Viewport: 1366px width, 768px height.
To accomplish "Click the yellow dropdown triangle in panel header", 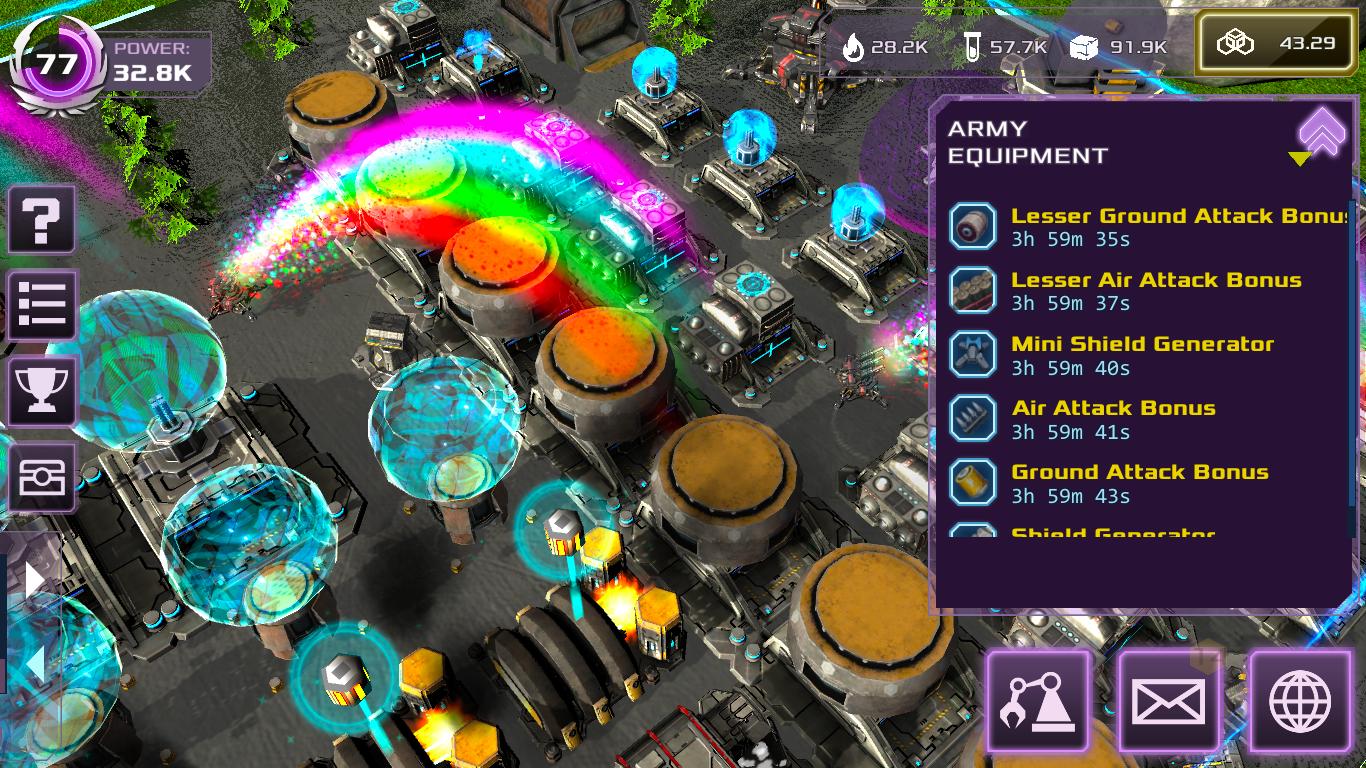I will (1299, 159).
